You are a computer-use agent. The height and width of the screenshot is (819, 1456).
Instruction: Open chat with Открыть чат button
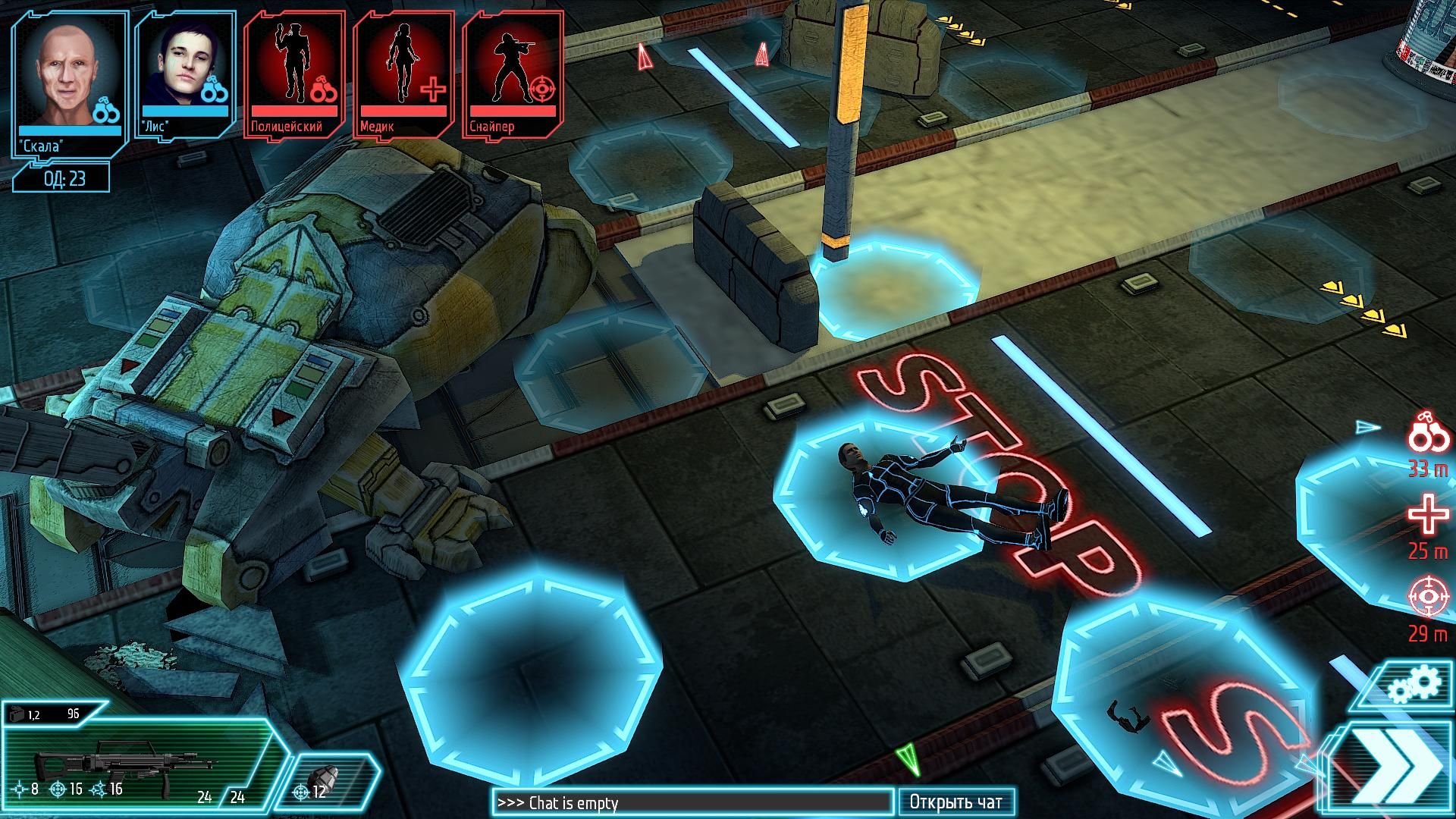click(x=955, y=802)
